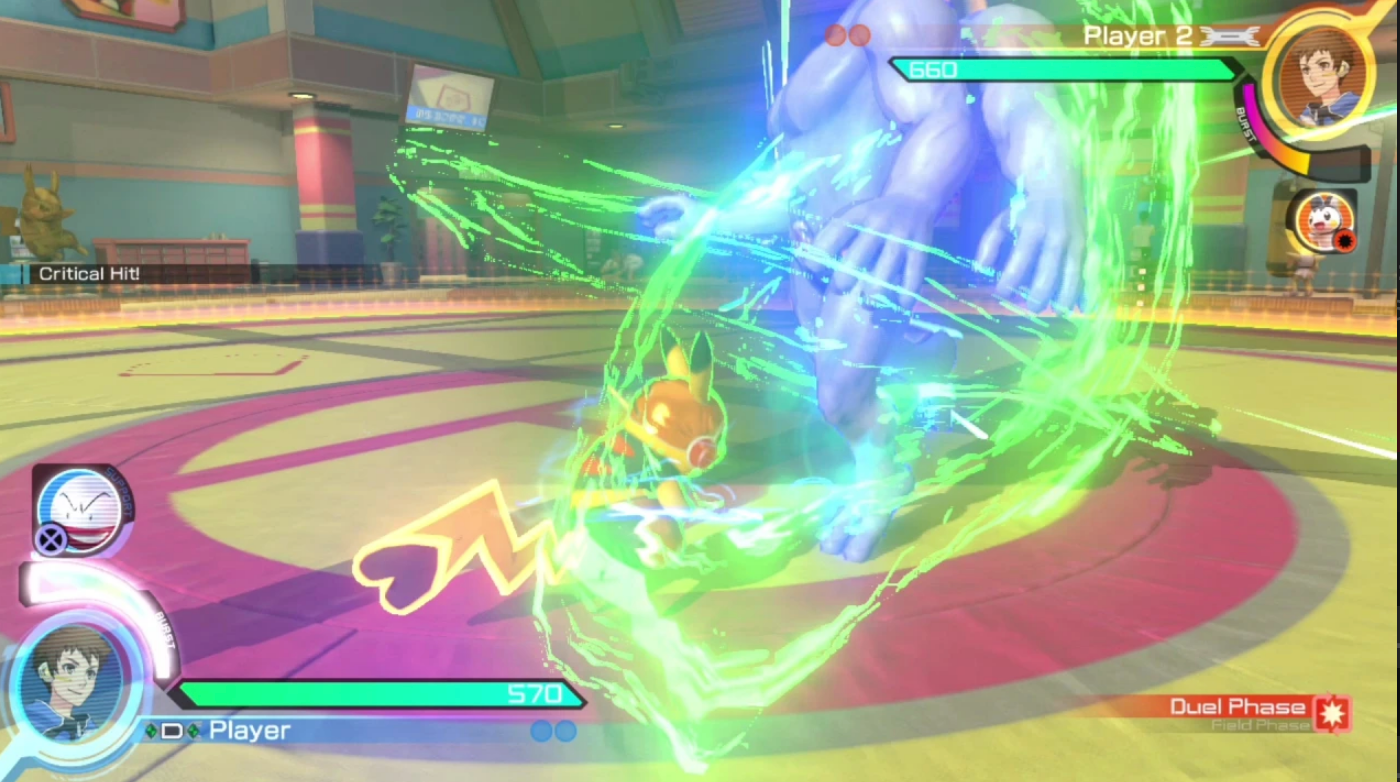
Task: Expand the Critical Hit! notification banner
Action: (89, 273)
